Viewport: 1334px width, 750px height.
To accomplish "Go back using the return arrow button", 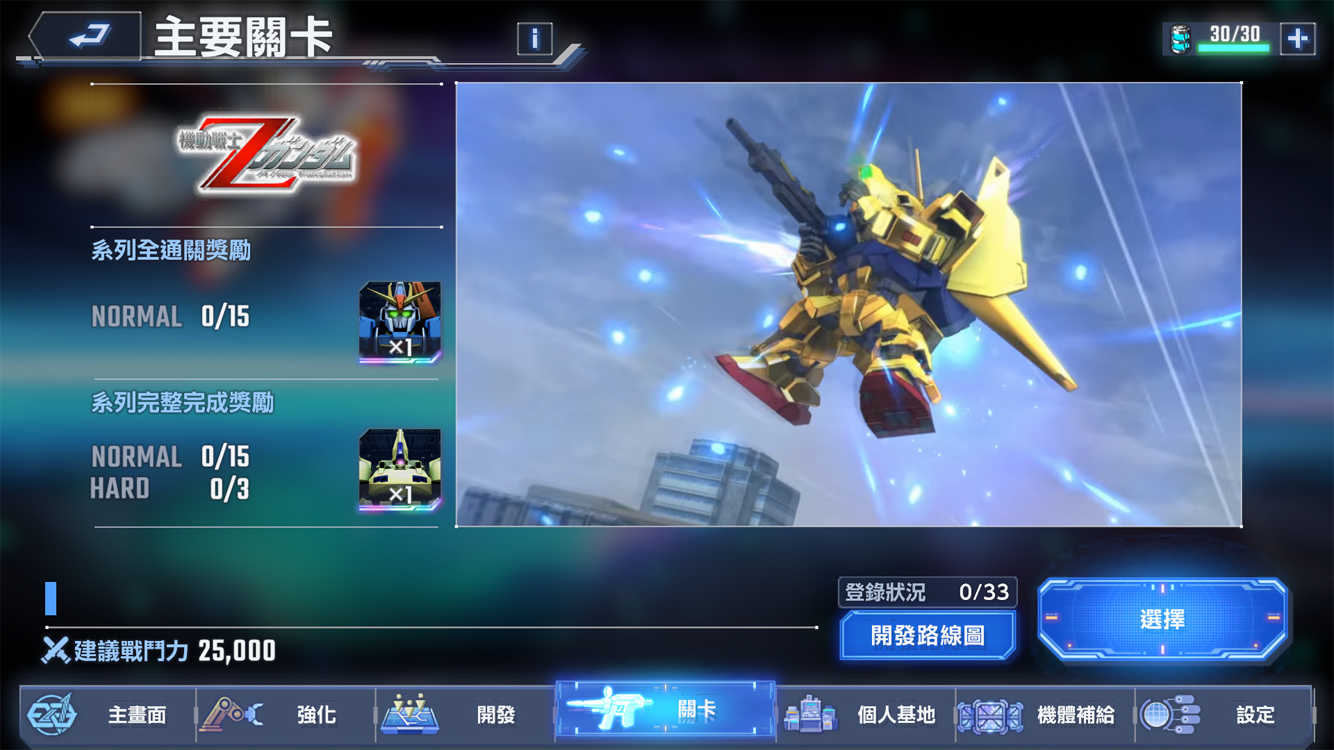I will (x=87, y=39).
